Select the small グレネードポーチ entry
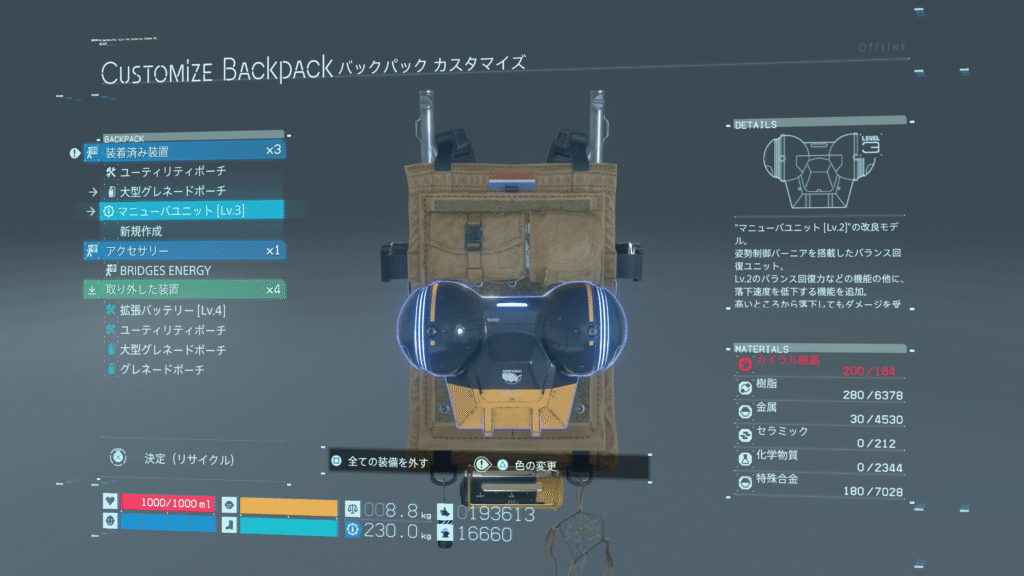This screenshot has width=1024, height=576. [161, 370]
